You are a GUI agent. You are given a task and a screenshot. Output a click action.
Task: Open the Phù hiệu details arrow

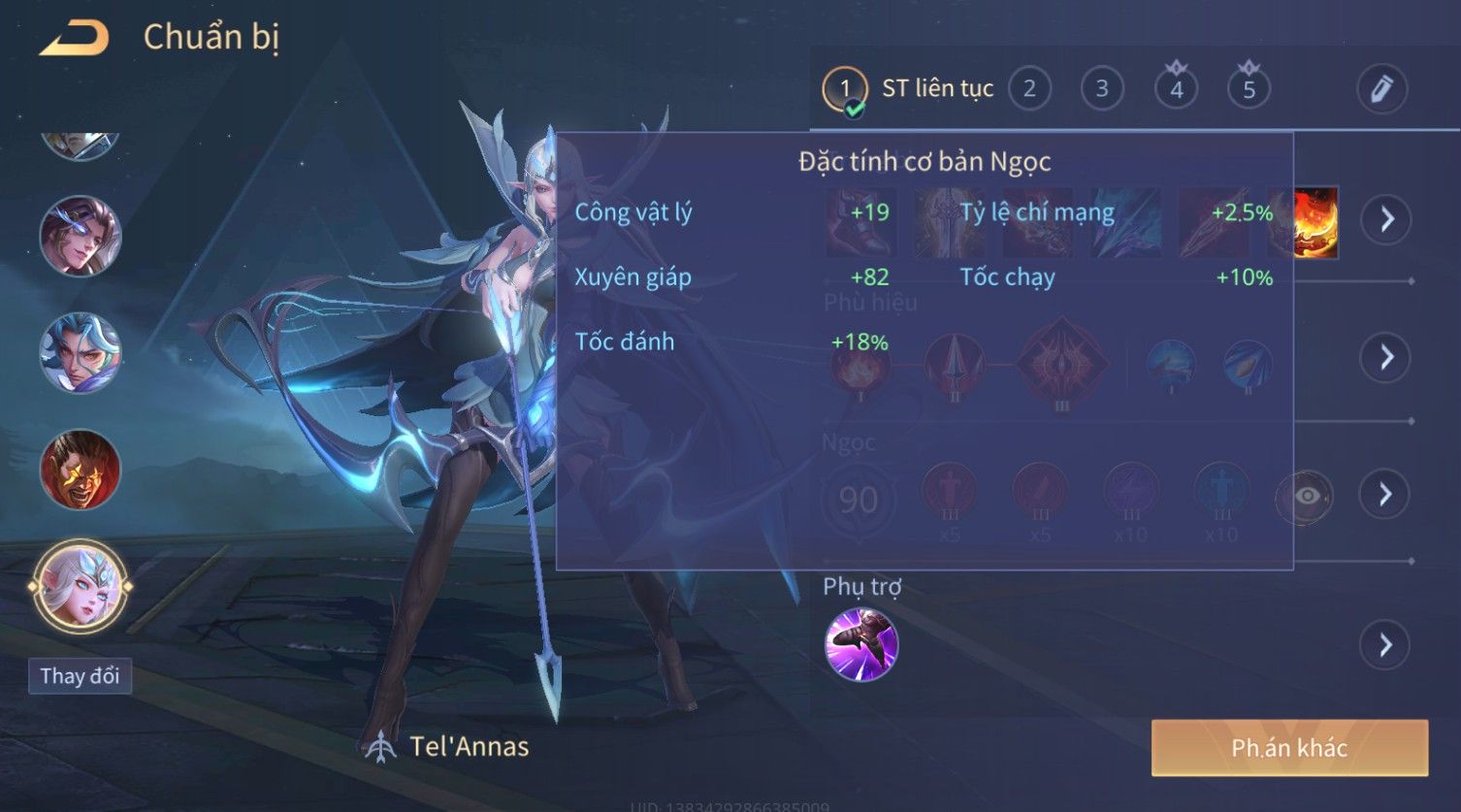(x=1386, y=357)
